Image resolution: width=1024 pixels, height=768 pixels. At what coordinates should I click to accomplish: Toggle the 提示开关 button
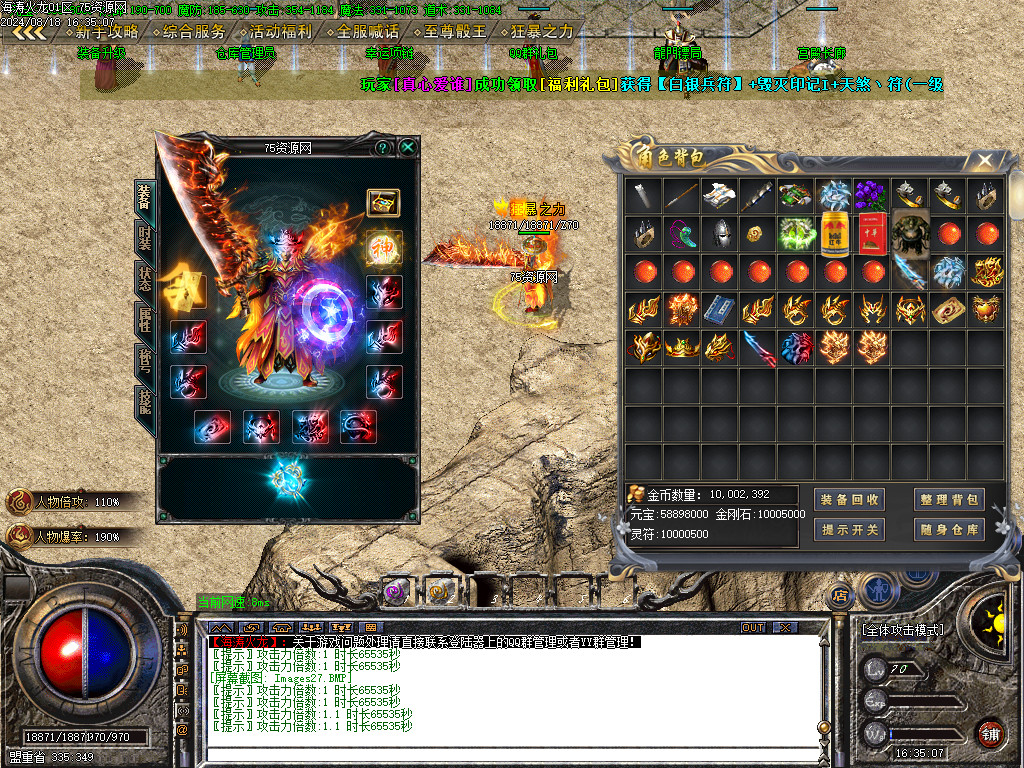(x=849, y=530)
